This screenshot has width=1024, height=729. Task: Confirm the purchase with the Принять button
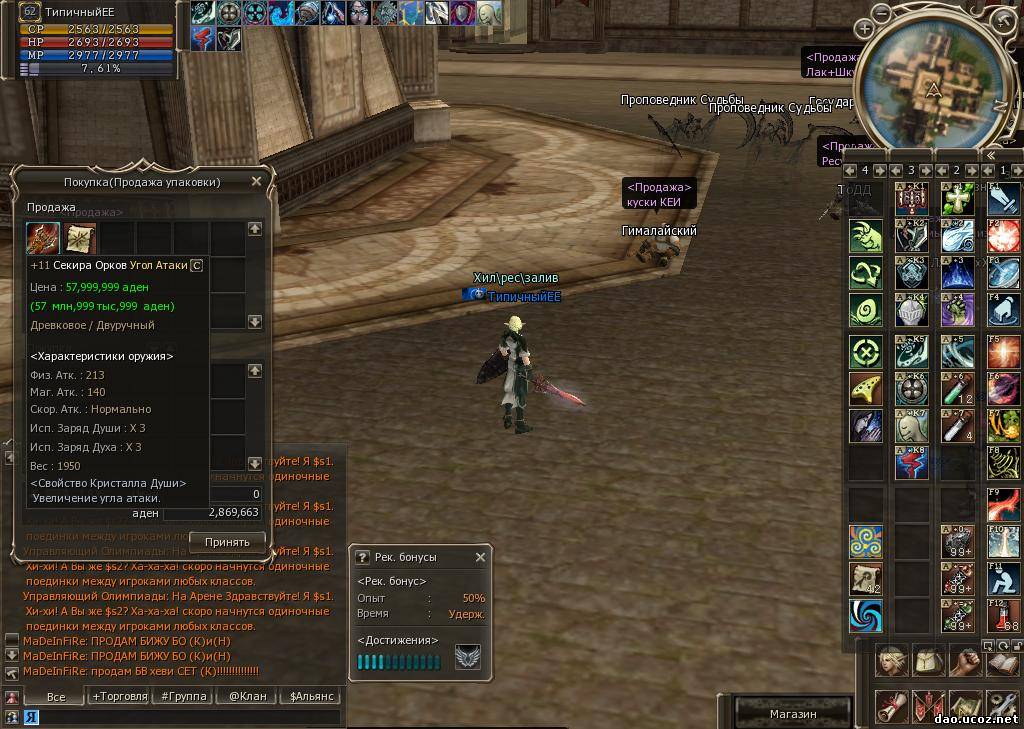click(227, 541)
